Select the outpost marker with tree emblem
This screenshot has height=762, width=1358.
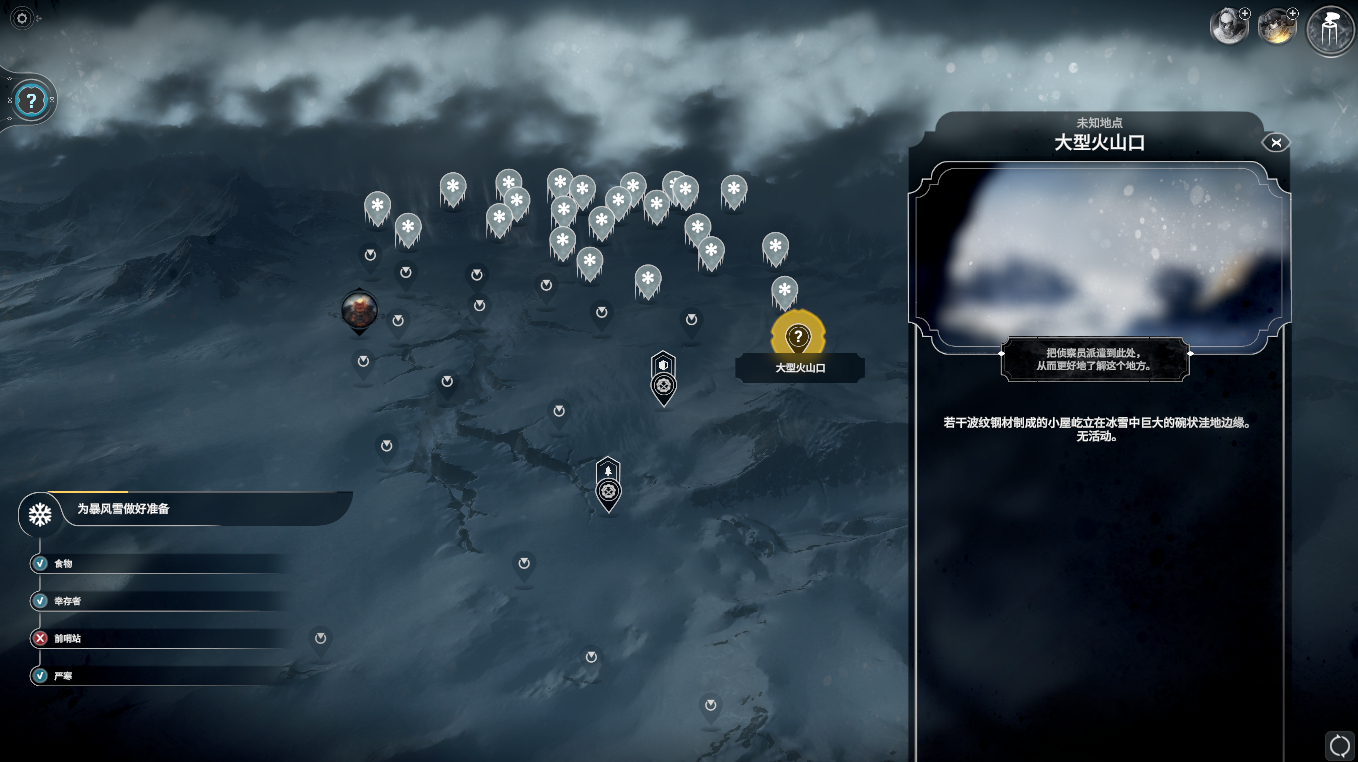point(608,482)
